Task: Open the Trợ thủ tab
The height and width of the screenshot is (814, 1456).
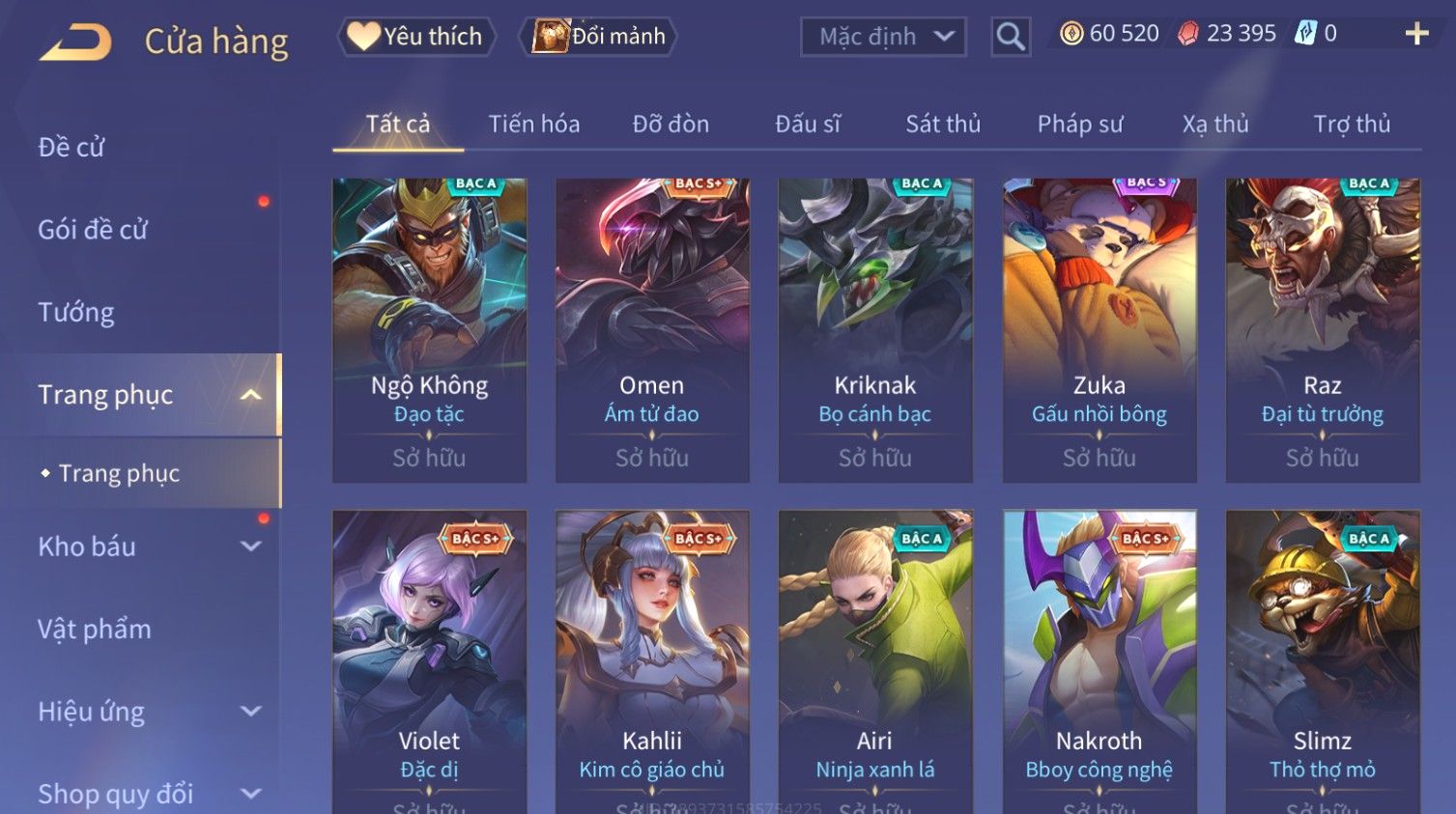Action: 1351,124
